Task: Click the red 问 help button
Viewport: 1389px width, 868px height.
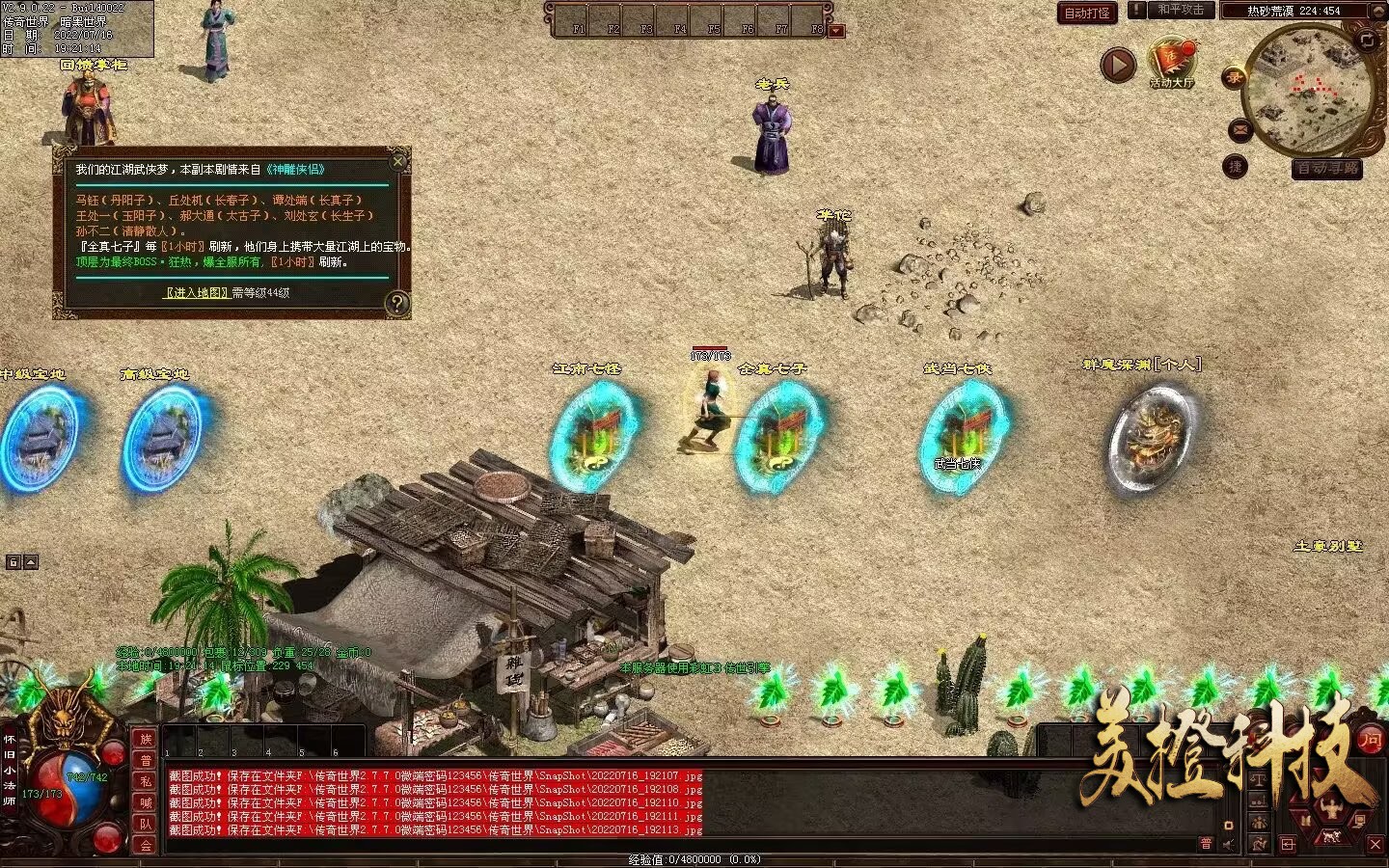Action: tap(1371, 740)
